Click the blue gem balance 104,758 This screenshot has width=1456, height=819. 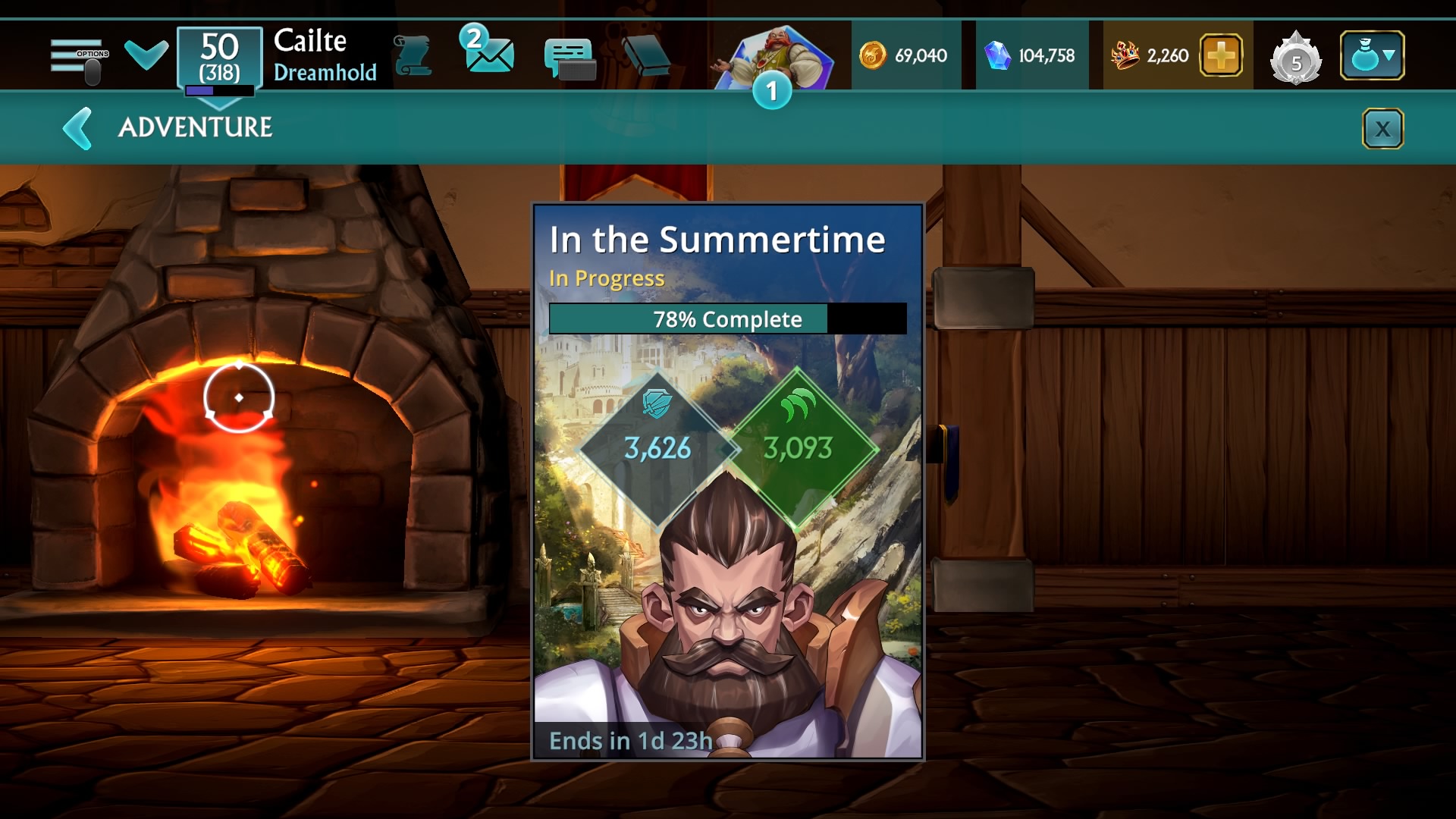pyautogui.click(x=1030, y=56)
